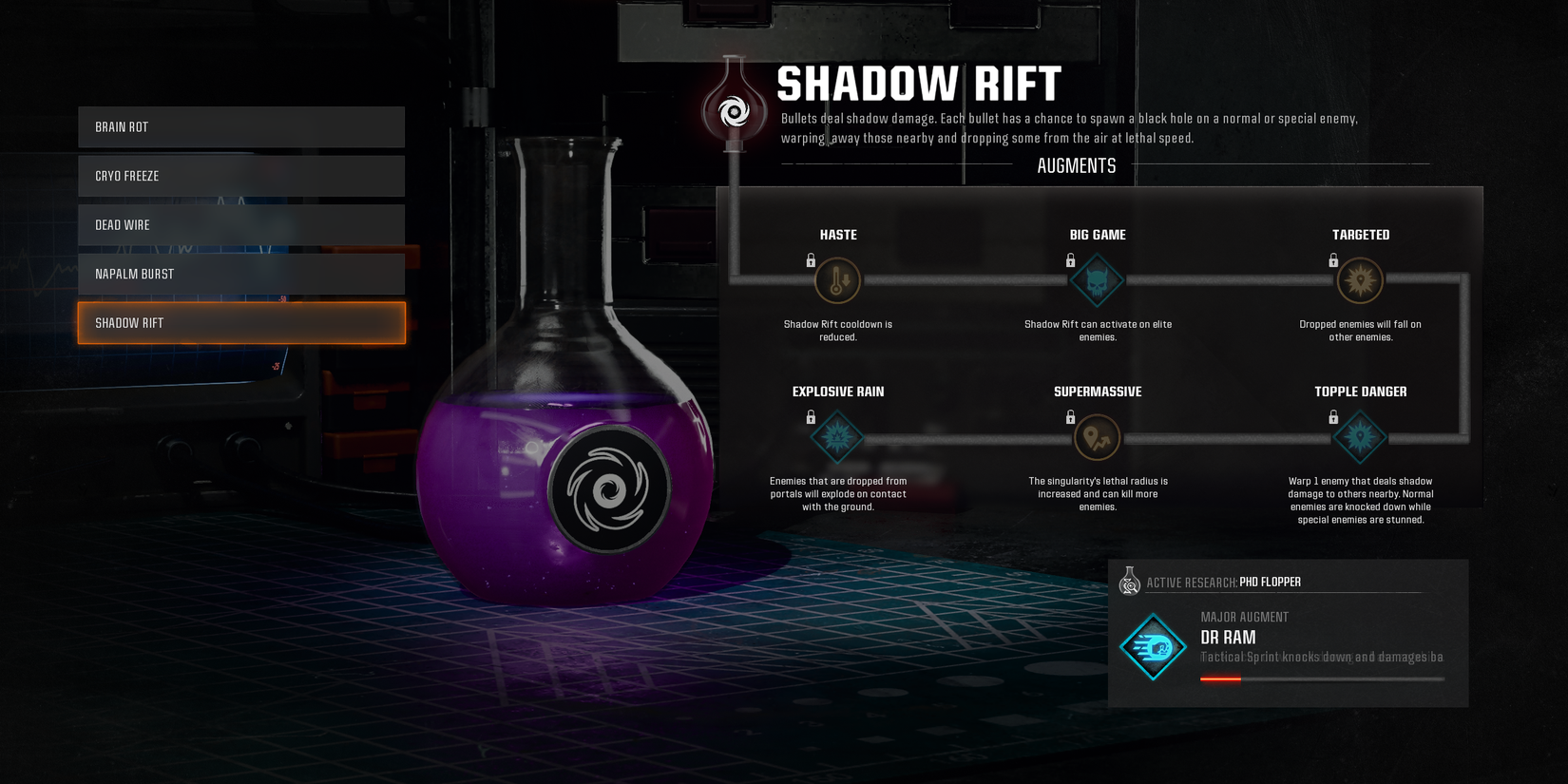Click the Shadow Rift vortex emblem above the title

(733, 111)
